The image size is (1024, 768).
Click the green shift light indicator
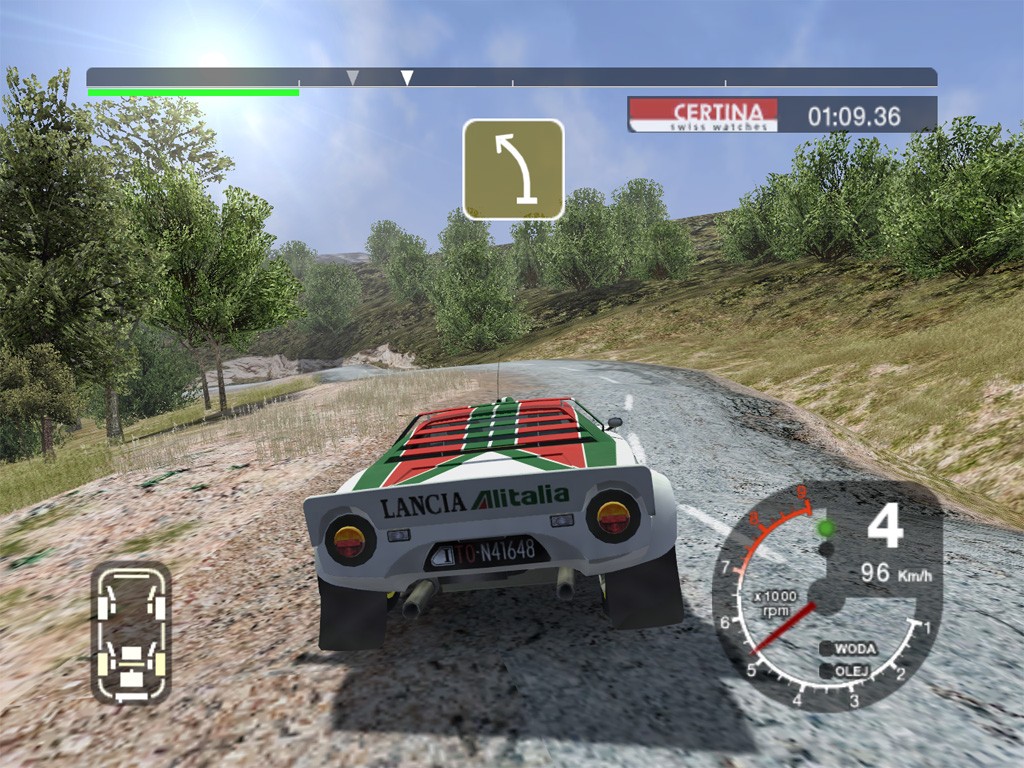click(825, 527)
